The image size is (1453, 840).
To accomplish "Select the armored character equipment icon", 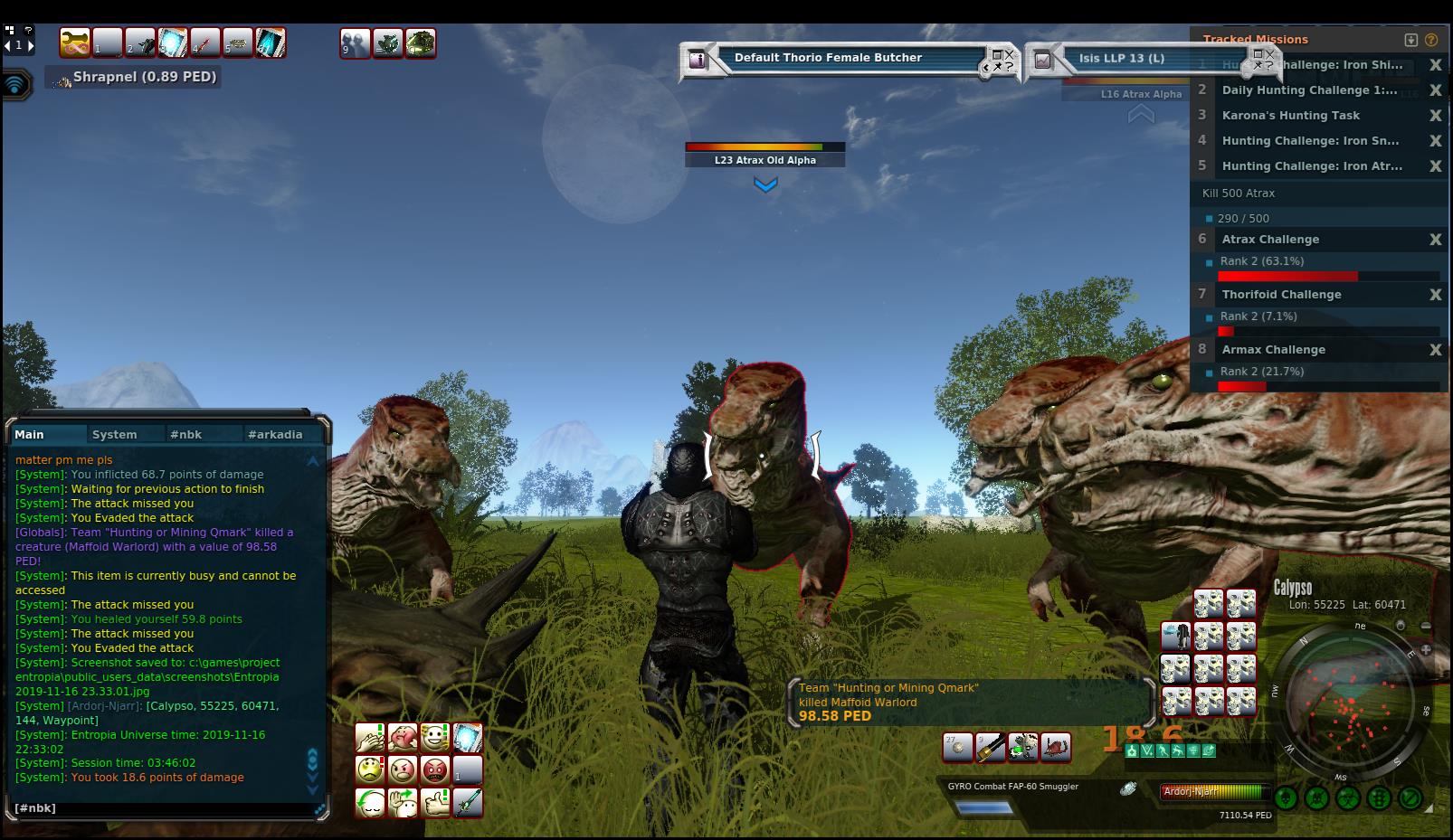I will (x=1176, y=636).
